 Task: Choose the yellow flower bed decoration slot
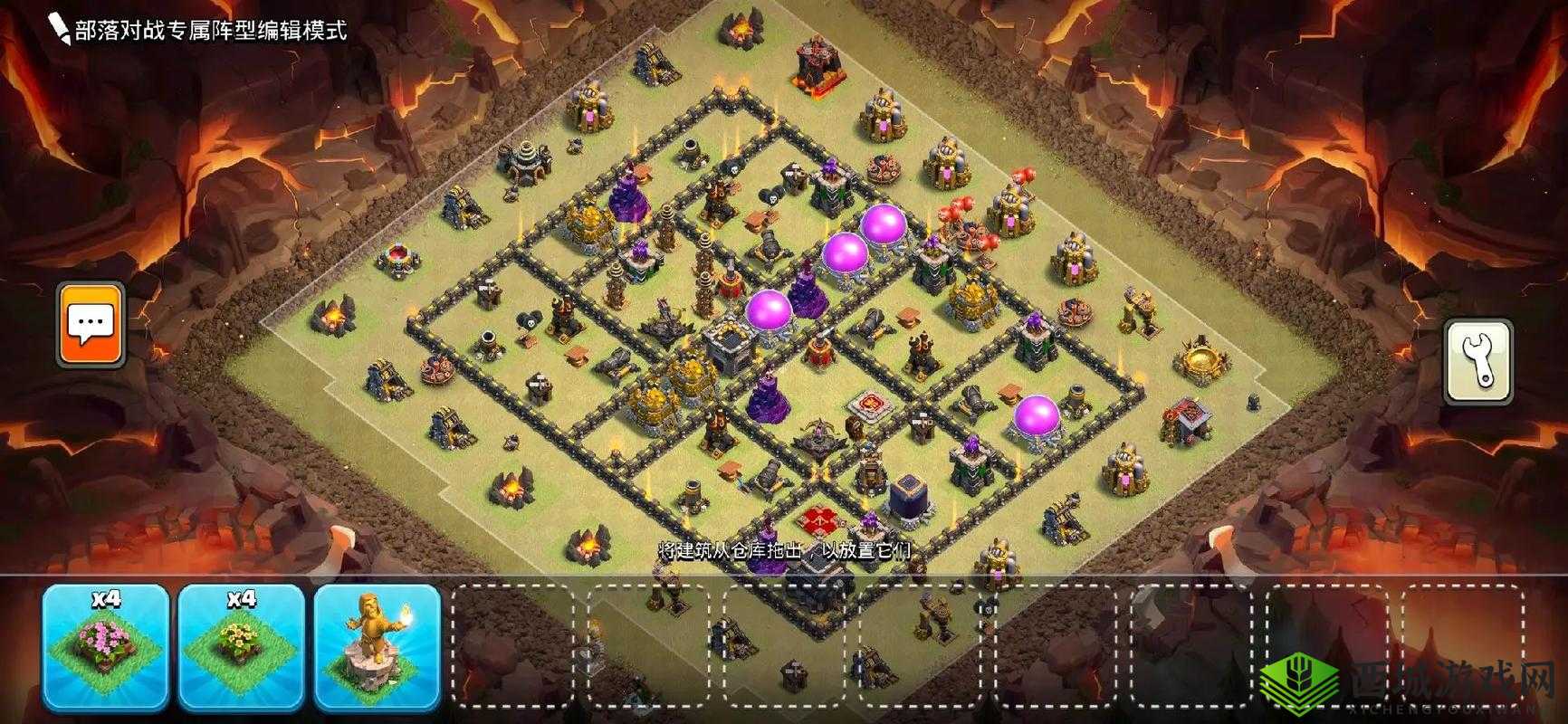pyautogui.click(x=241, y=646)
